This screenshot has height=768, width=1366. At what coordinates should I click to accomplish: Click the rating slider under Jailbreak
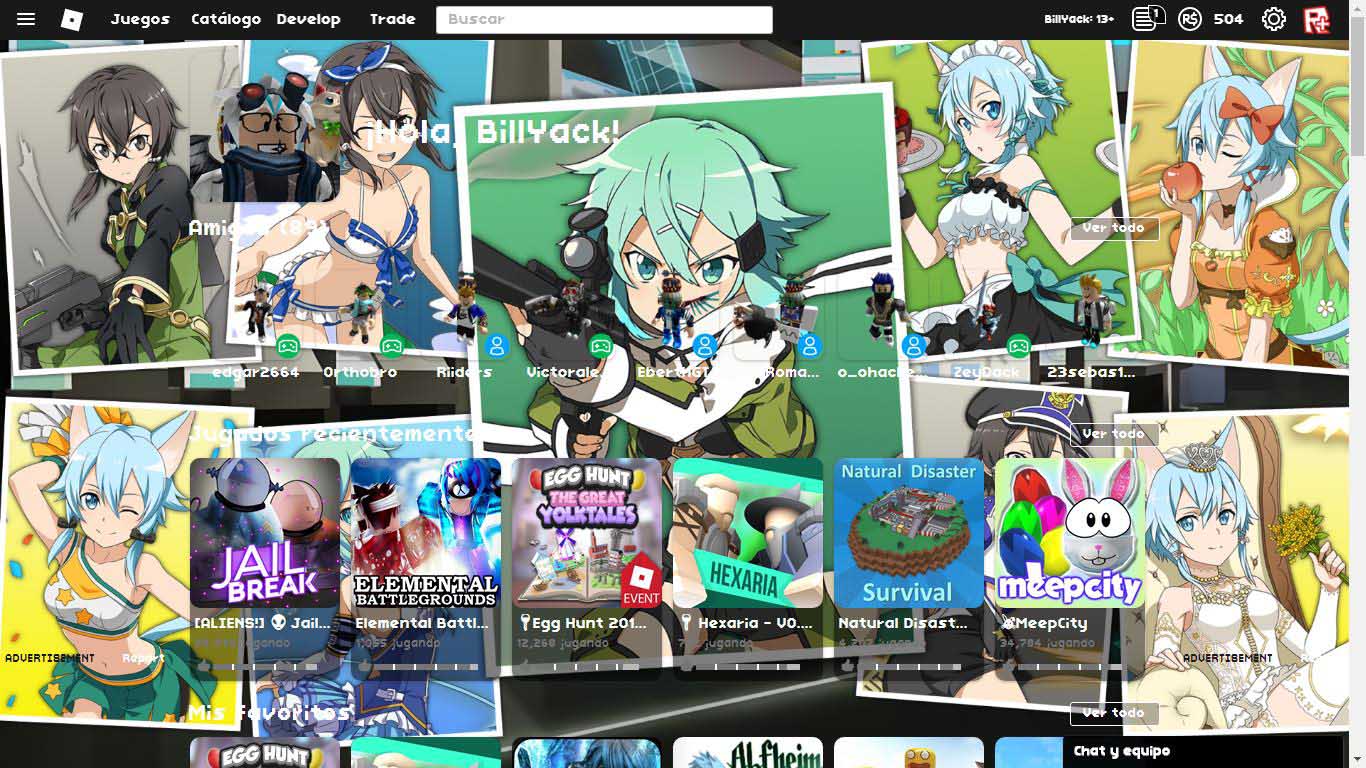coord(265,664)
